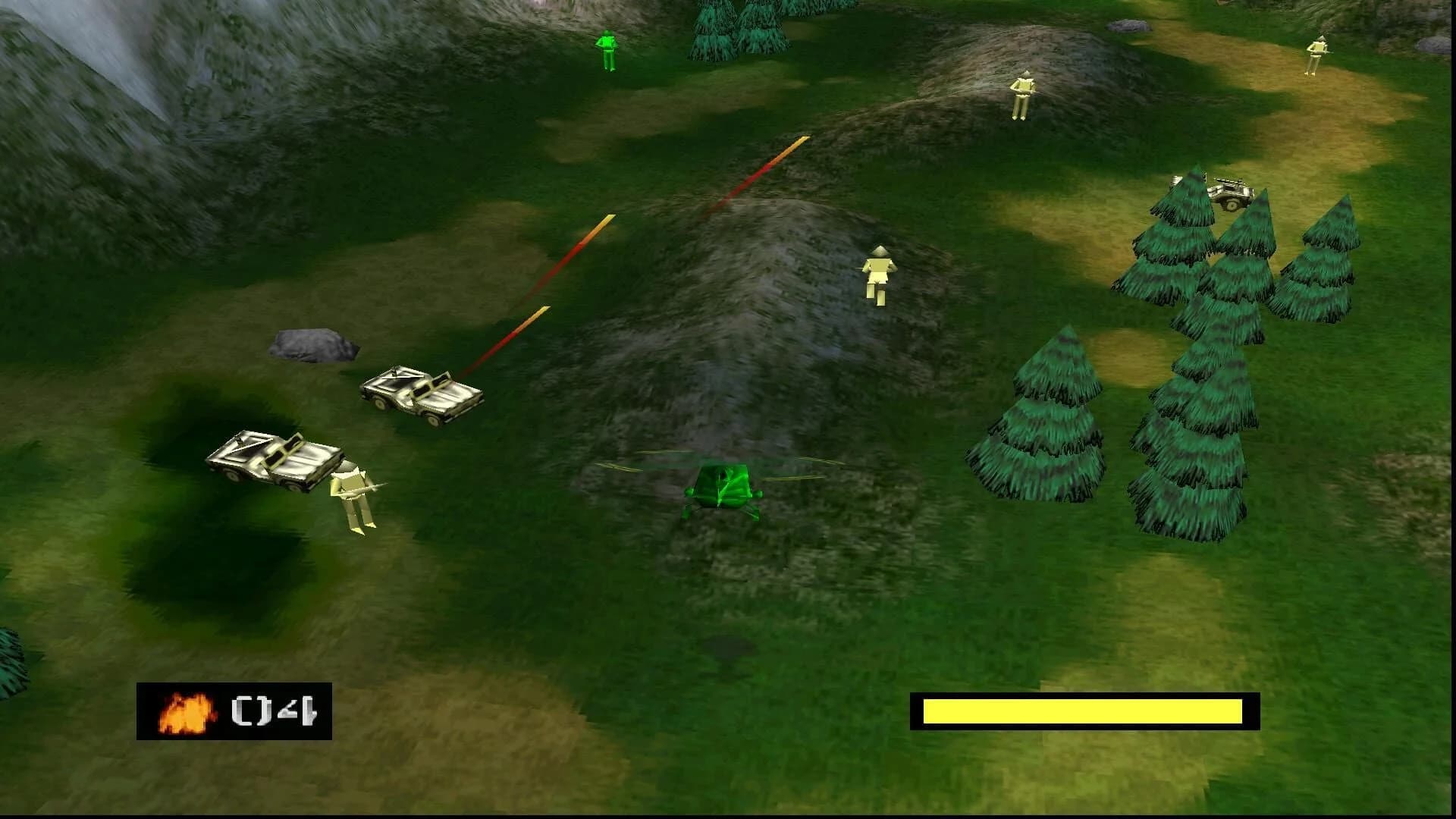Image resolution: width=1456 pixels, height=819 pixels.
Task: Select the tan soldier in the top-right corner
Action: point(1316,57)
